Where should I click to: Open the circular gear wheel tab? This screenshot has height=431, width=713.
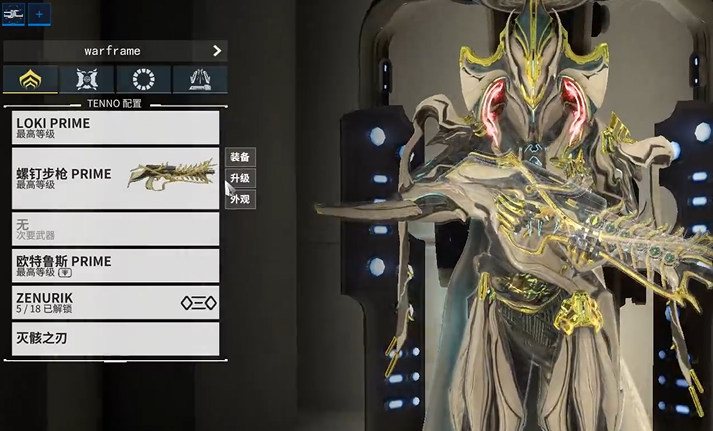[x=143, y=80]
